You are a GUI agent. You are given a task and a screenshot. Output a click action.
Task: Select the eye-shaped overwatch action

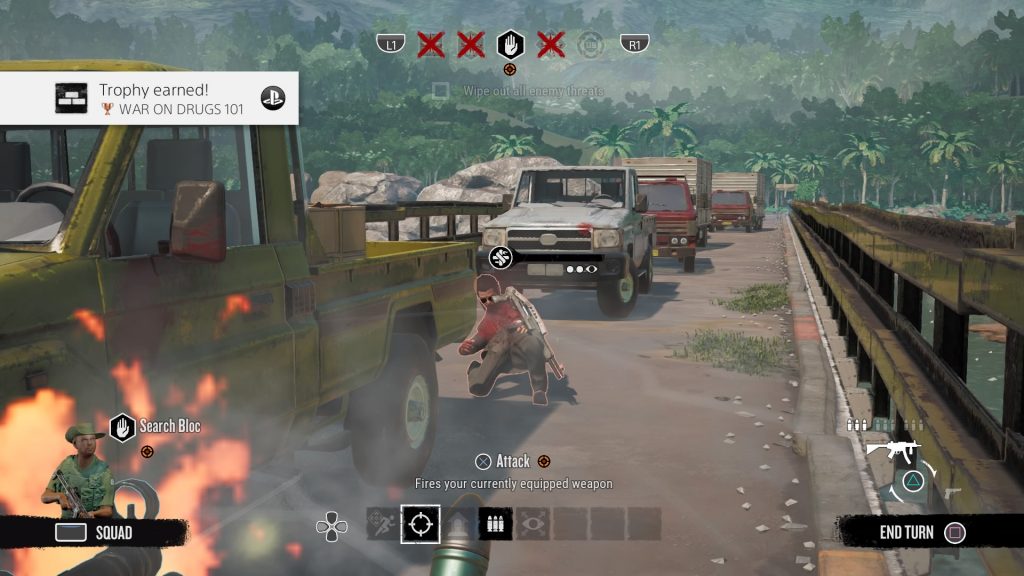coord(533,524)
